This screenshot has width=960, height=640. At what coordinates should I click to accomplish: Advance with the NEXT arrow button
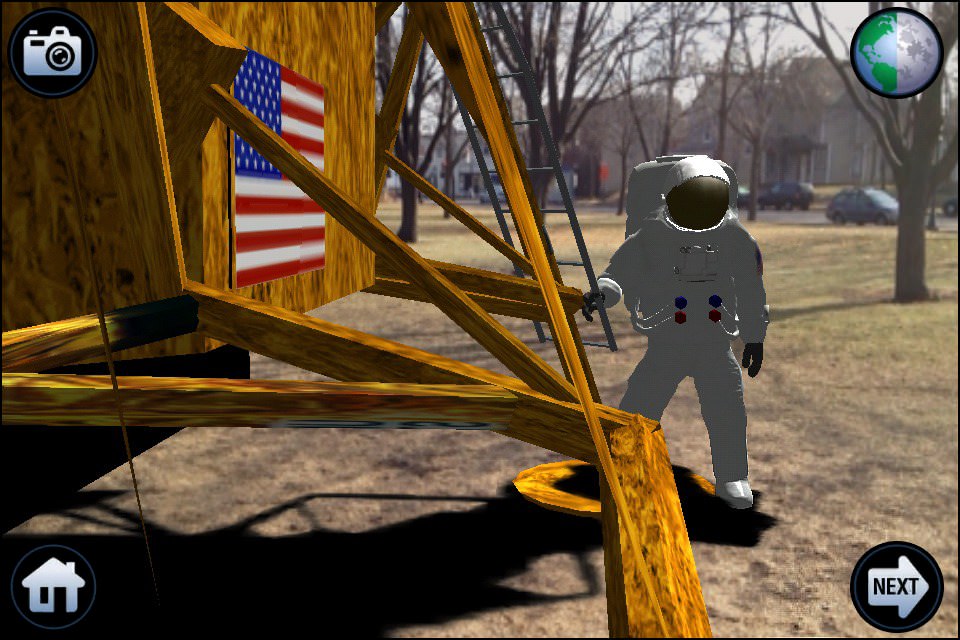click(x=896, y=587)
